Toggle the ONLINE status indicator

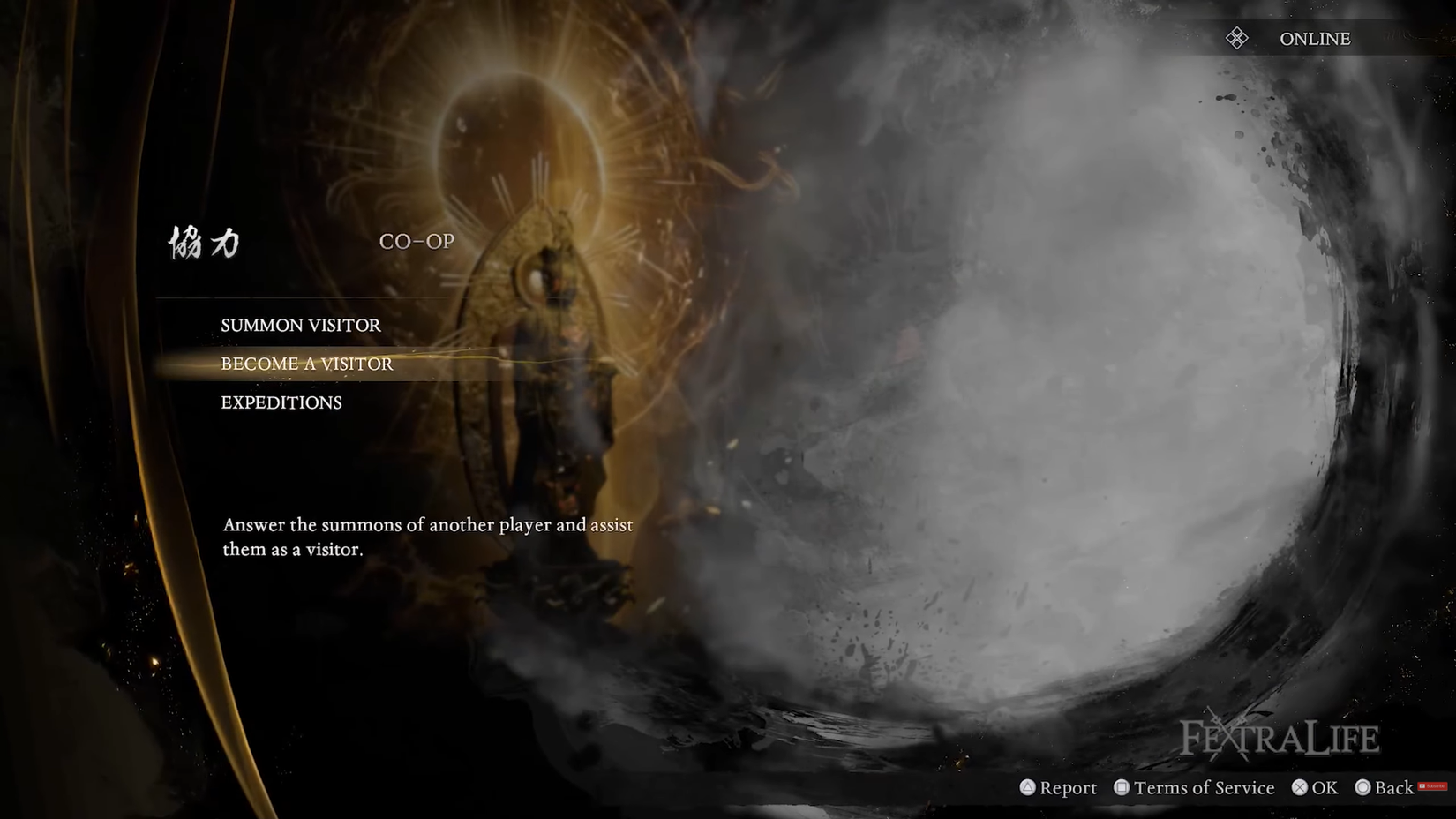tap(1315, 38)
